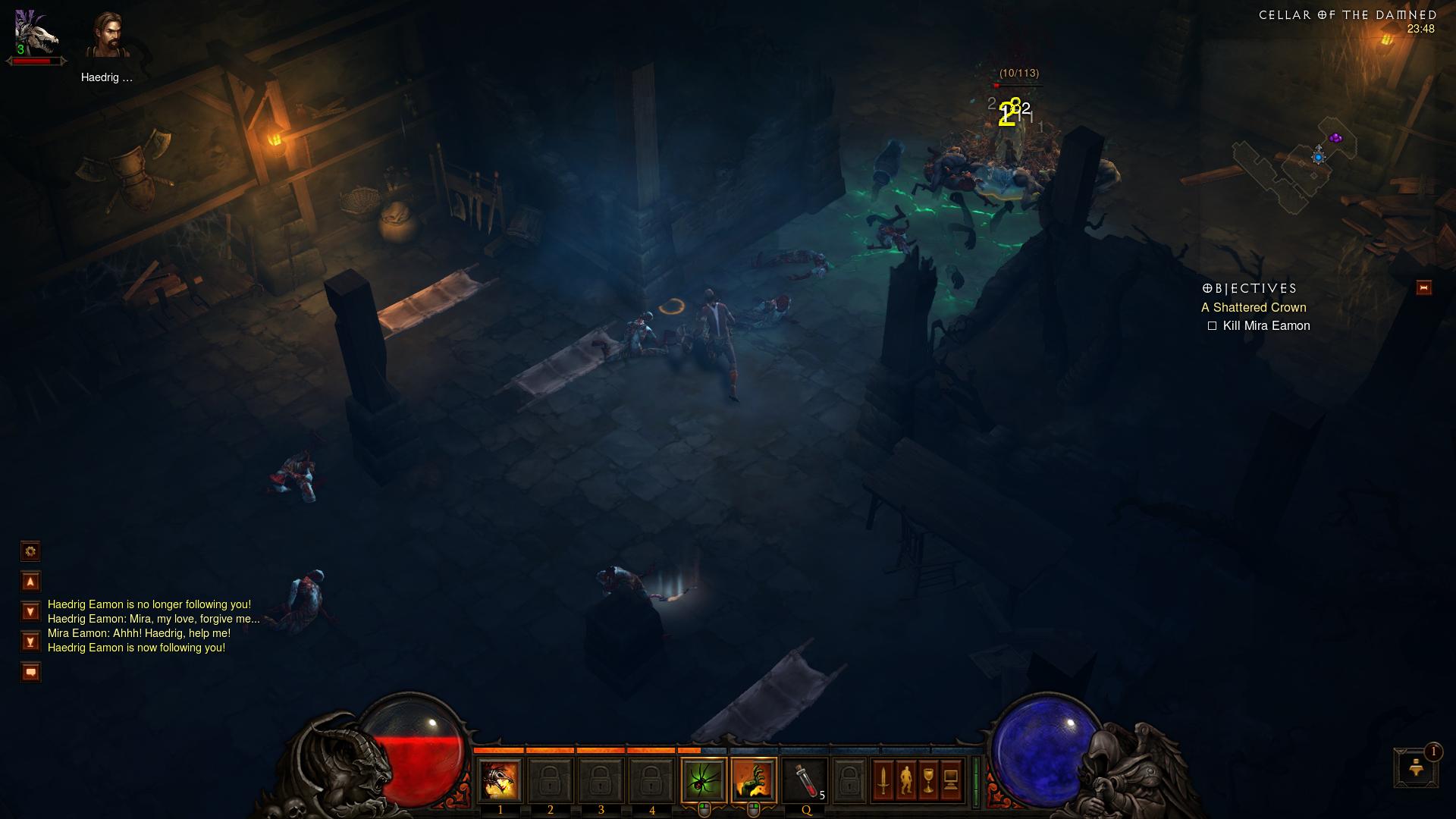This screenshot has width=1456, height=819.
Task: Open the inventory character figure button
Action: click(x=905, y=780)
